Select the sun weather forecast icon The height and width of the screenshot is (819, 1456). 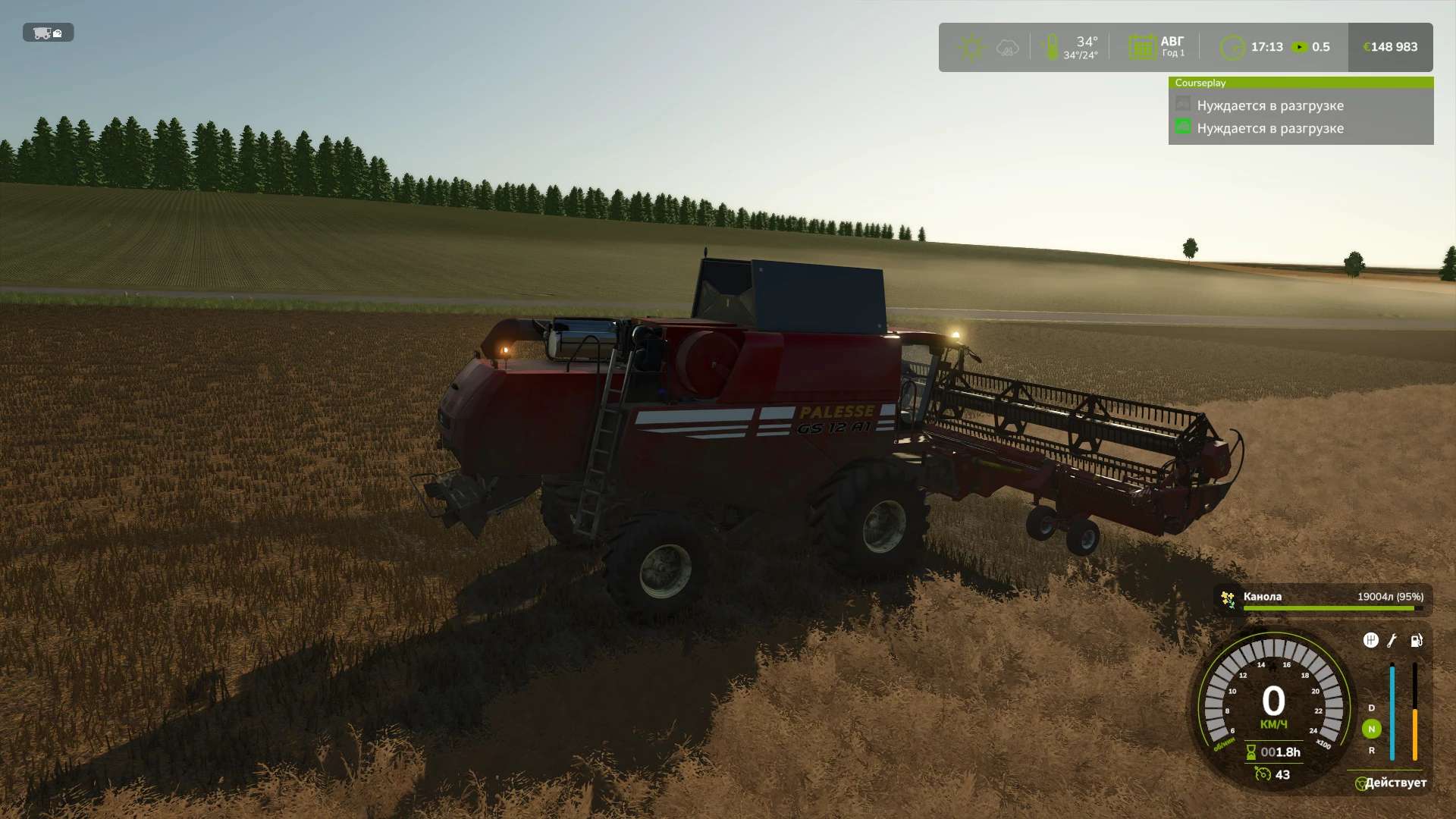tap(971, 48)
